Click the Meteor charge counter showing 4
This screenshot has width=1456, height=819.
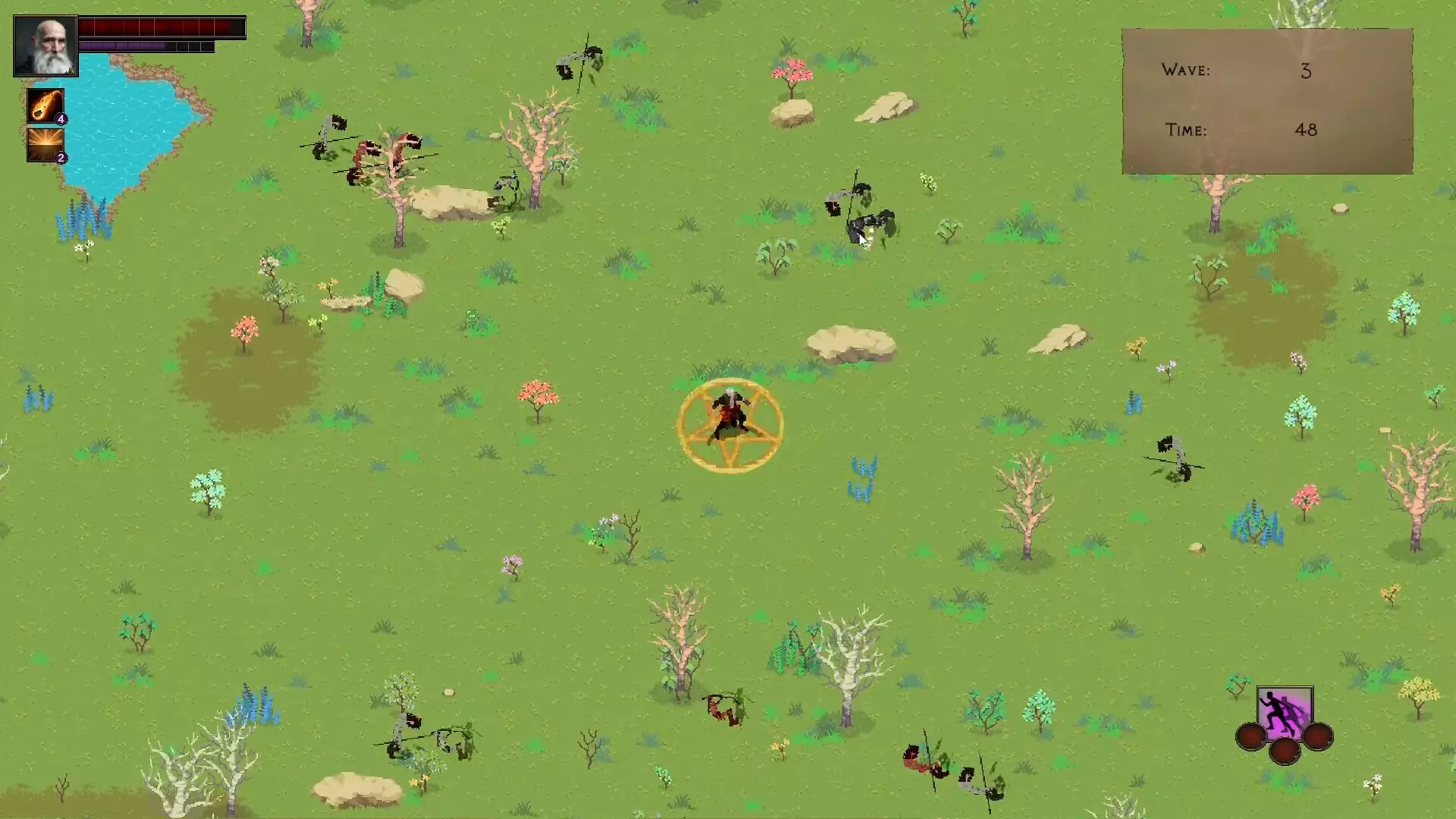[x=61, y=118]
